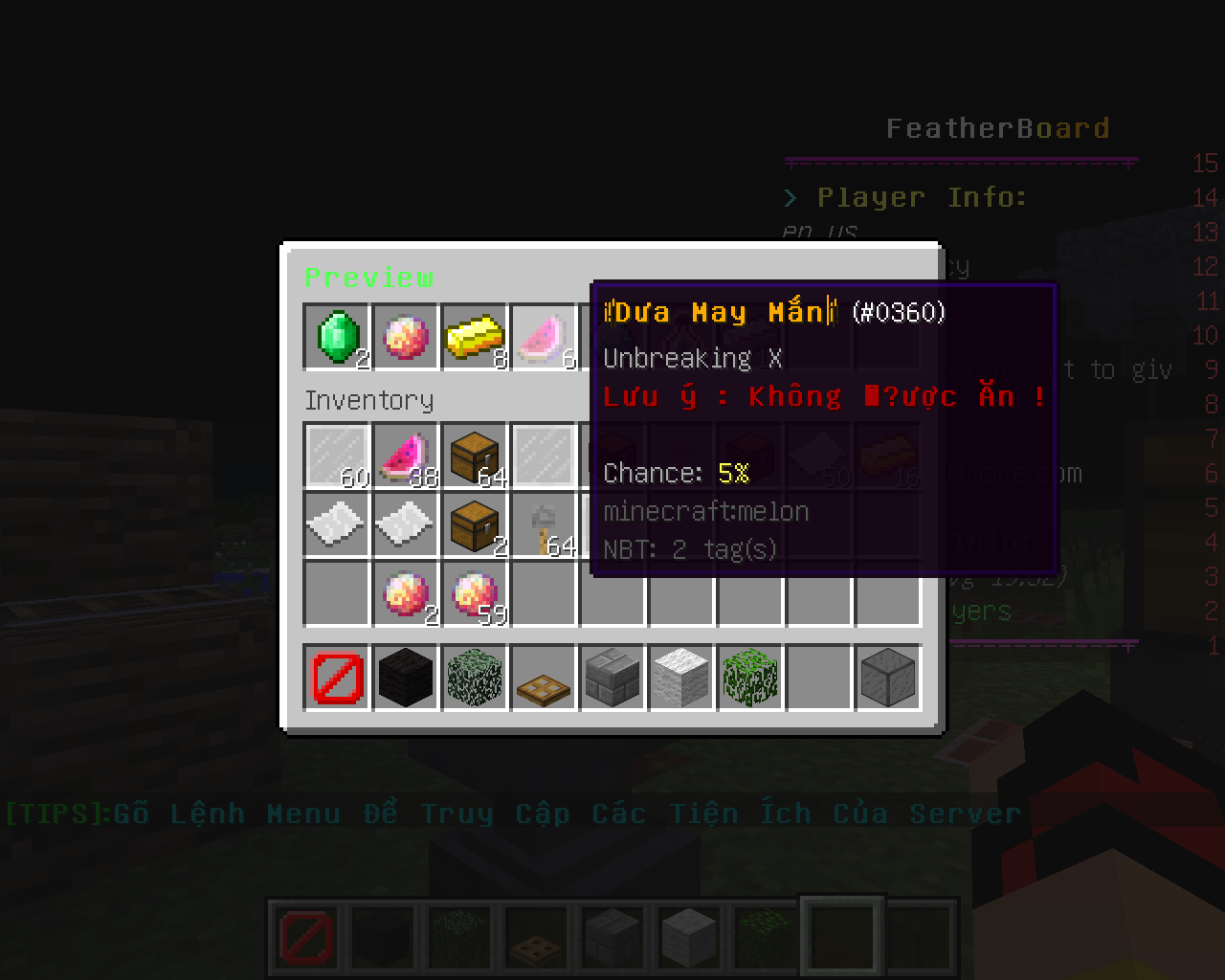Choose the pink orb stack of 2
1225x980 pixels.
406,593
